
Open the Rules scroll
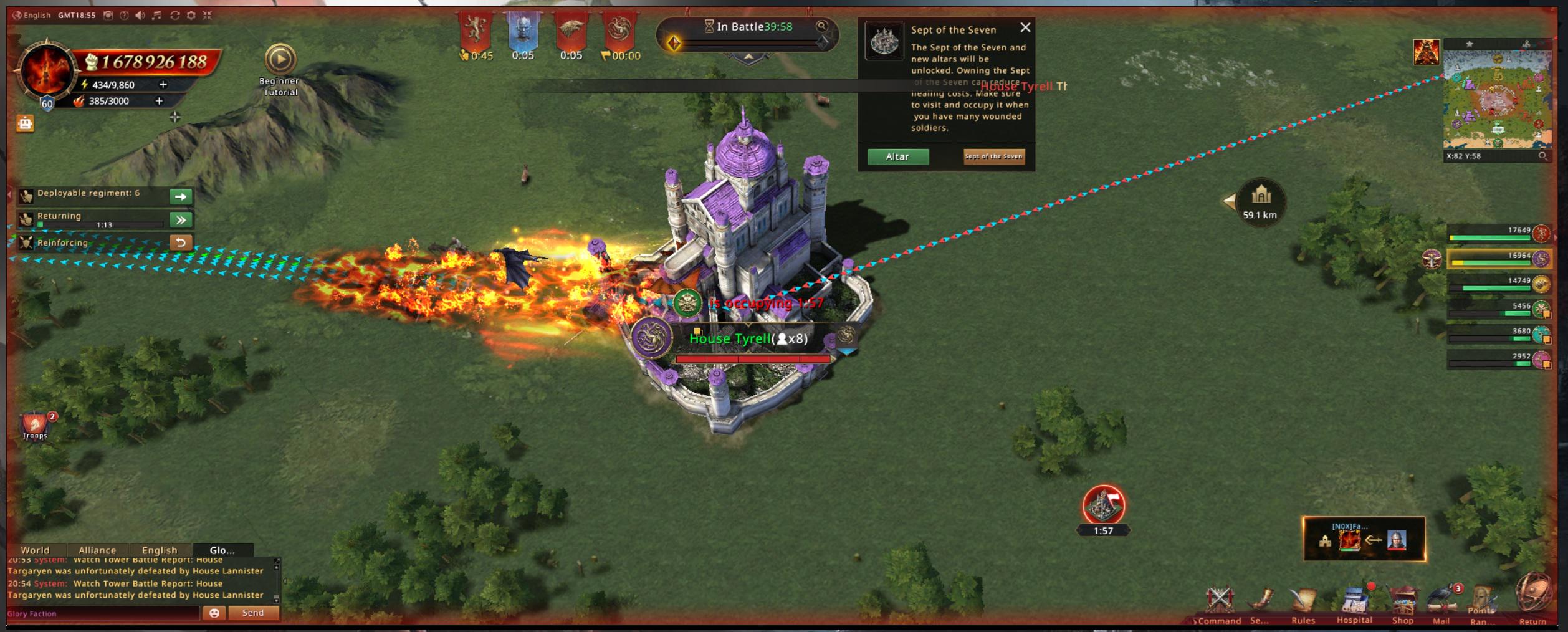(x=1303, y=603)
